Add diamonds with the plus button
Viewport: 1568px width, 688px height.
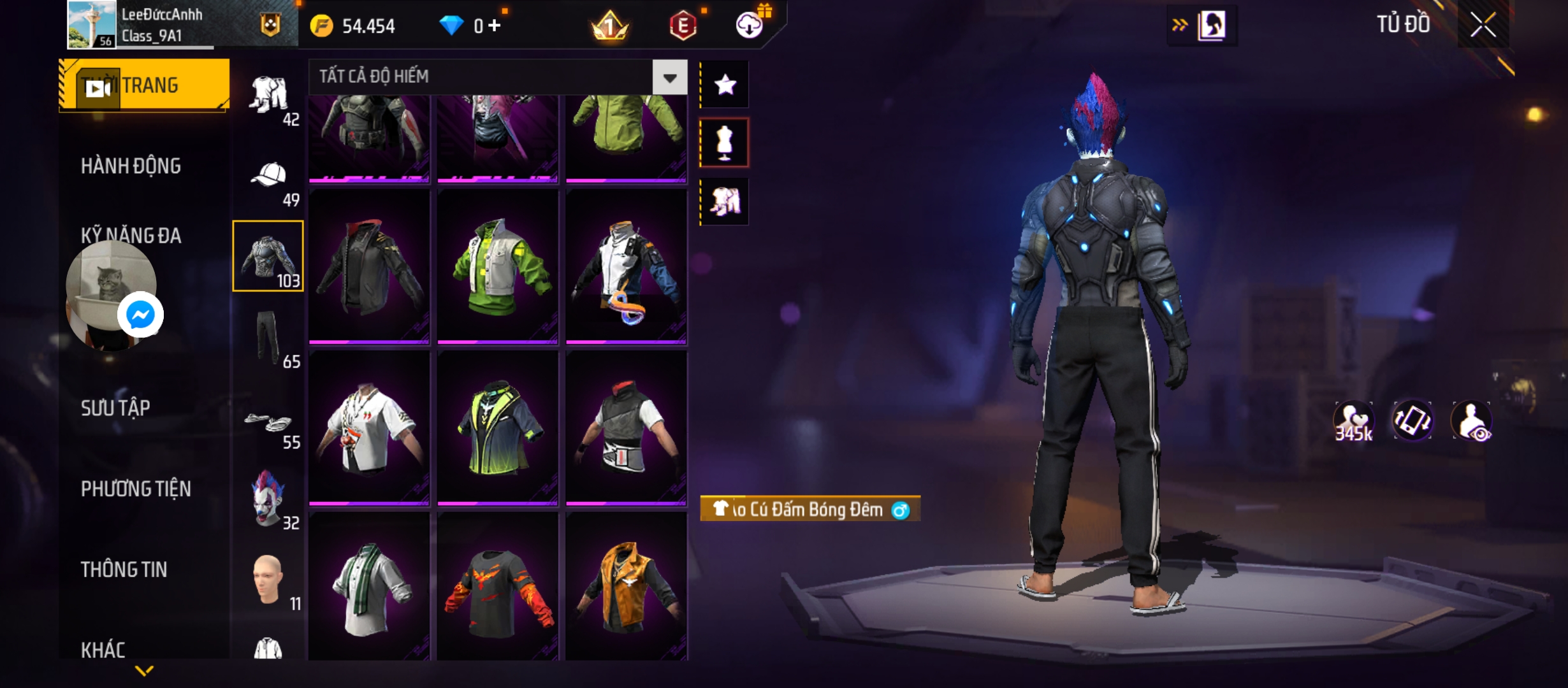(x=495, y=25)
